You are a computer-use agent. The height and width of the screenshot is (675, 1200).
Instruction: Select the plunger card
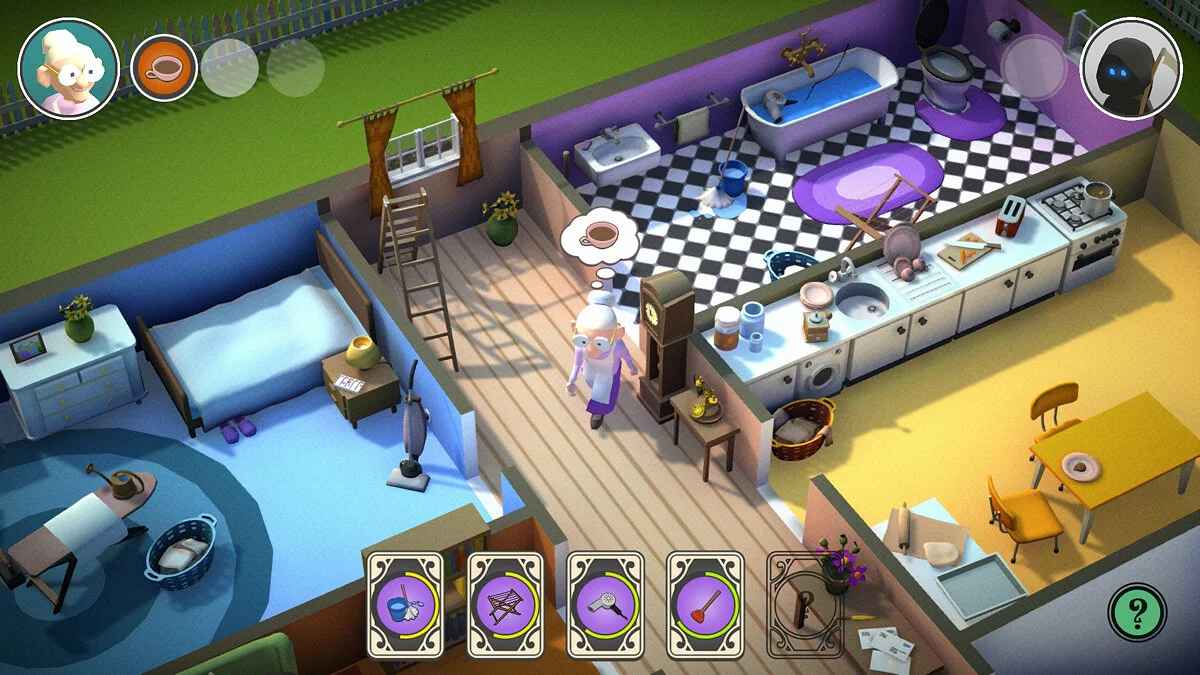pos(705,604)
